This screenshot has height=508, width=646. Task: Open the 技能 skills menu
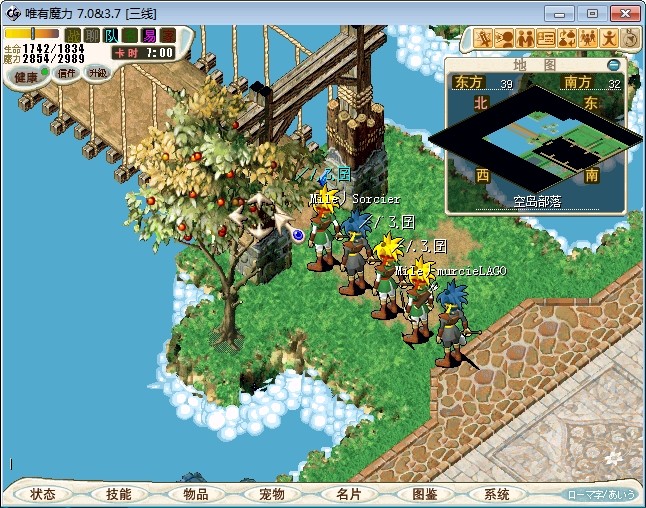(x=119, y=494)
